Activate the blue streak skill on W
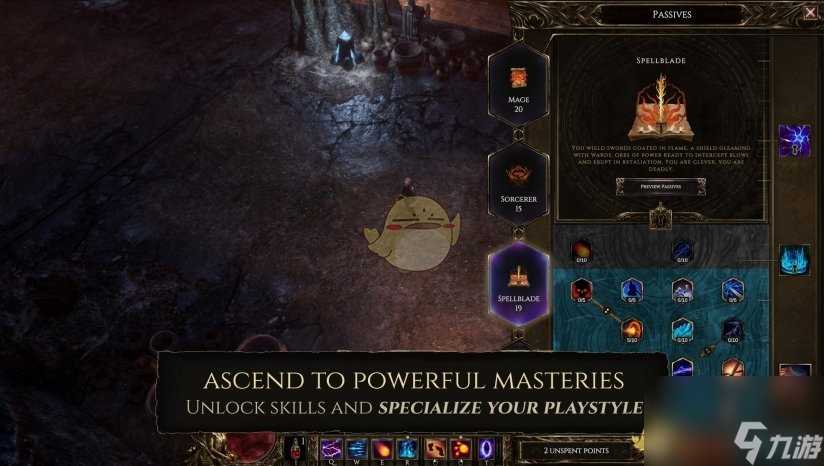This screenshot has height=466, width=824. pos(357,448)
